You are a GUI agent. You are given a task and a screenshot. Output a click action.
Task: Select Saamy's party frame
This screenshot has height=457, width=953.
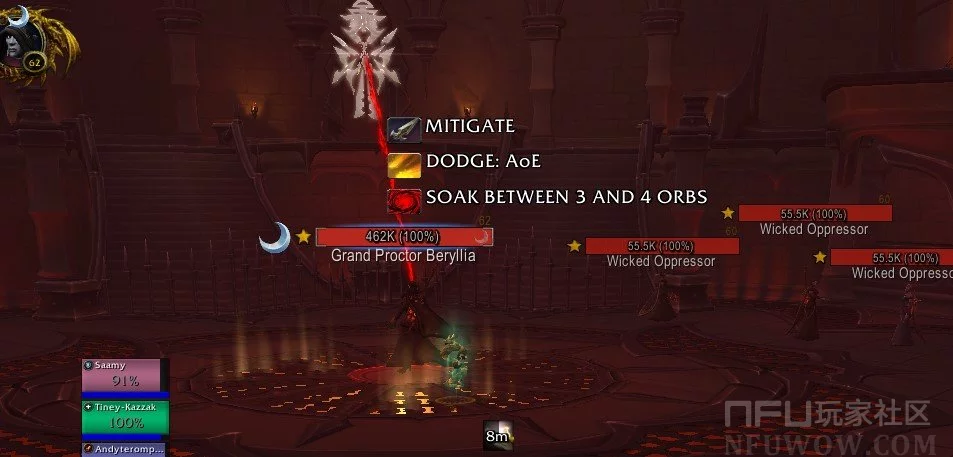(x=126, y=378)
